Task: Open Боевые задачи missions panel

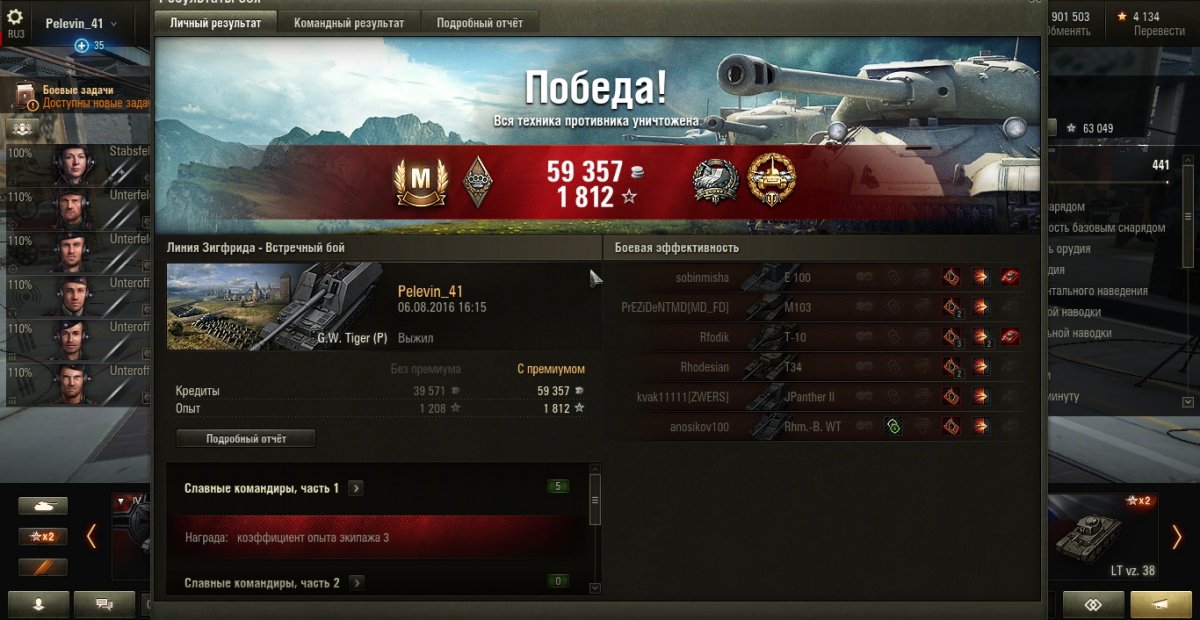Action: 85,96
